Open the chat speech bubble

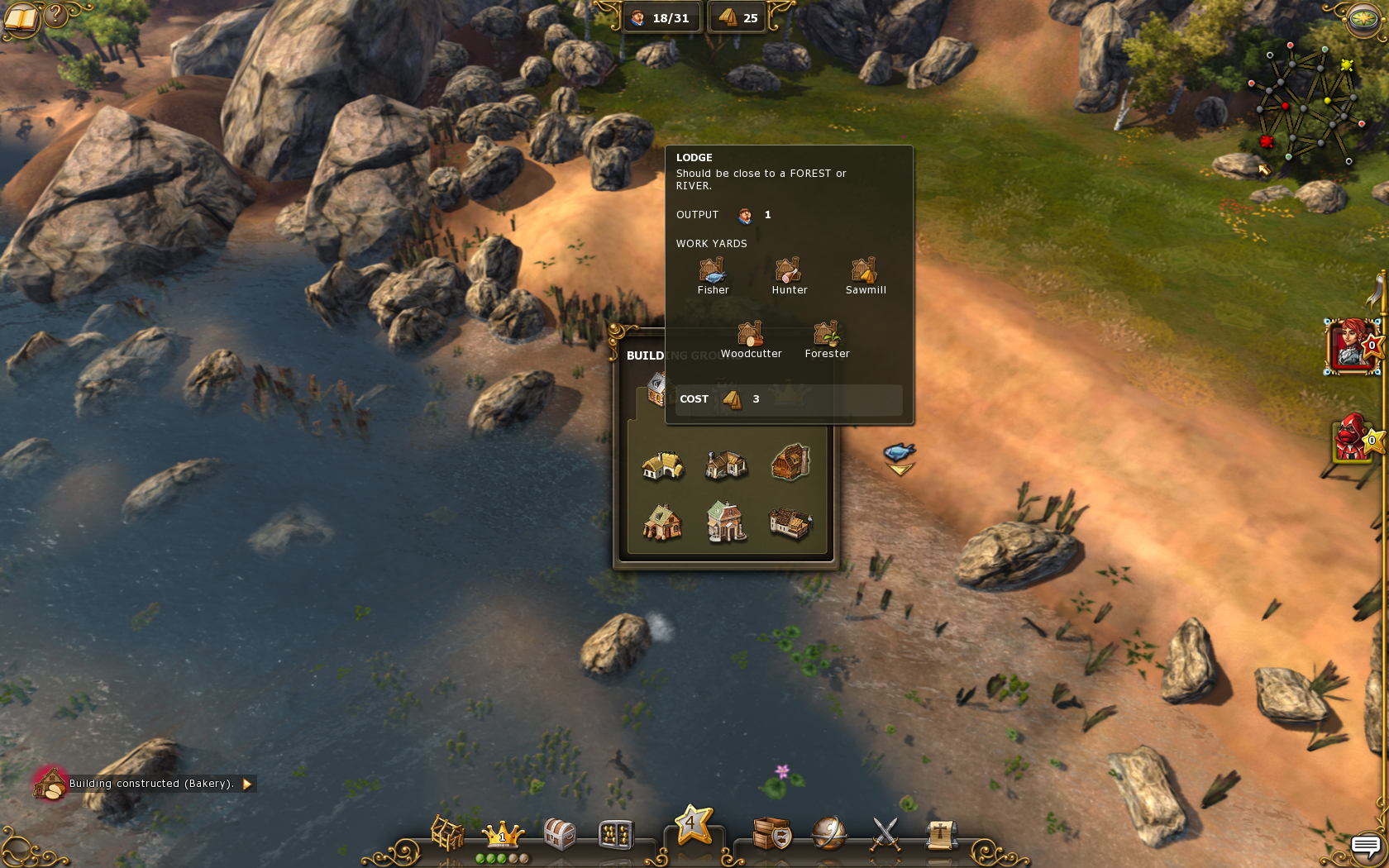coord(1366,846)
